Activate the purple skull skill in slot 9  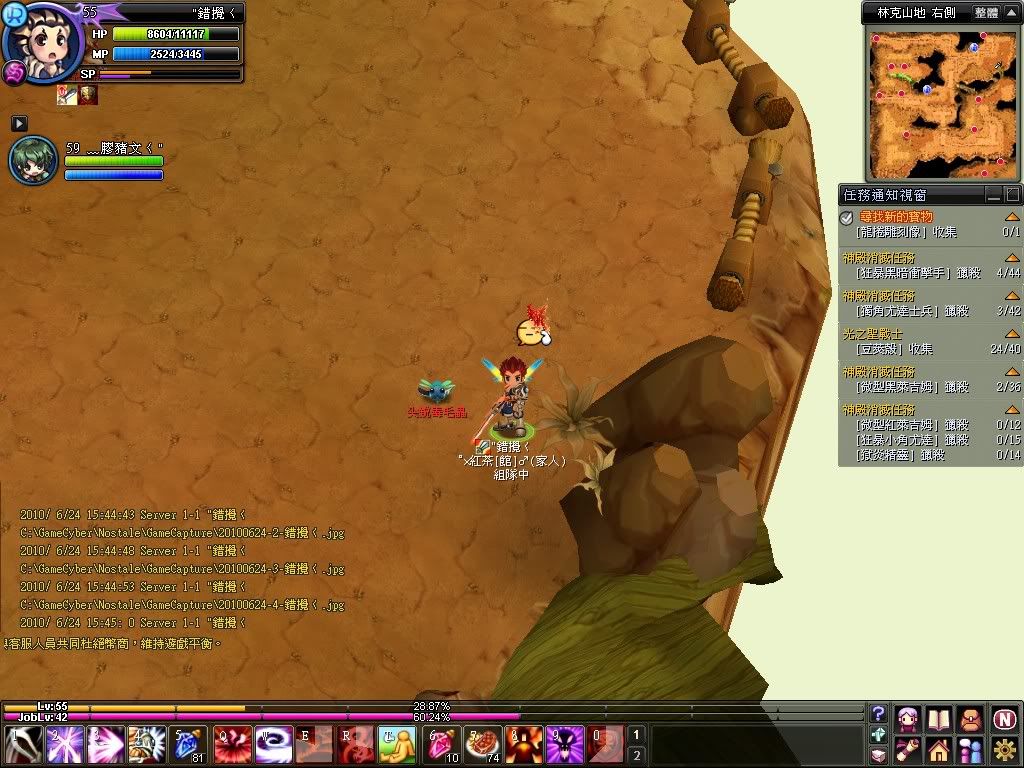(564, 745)
